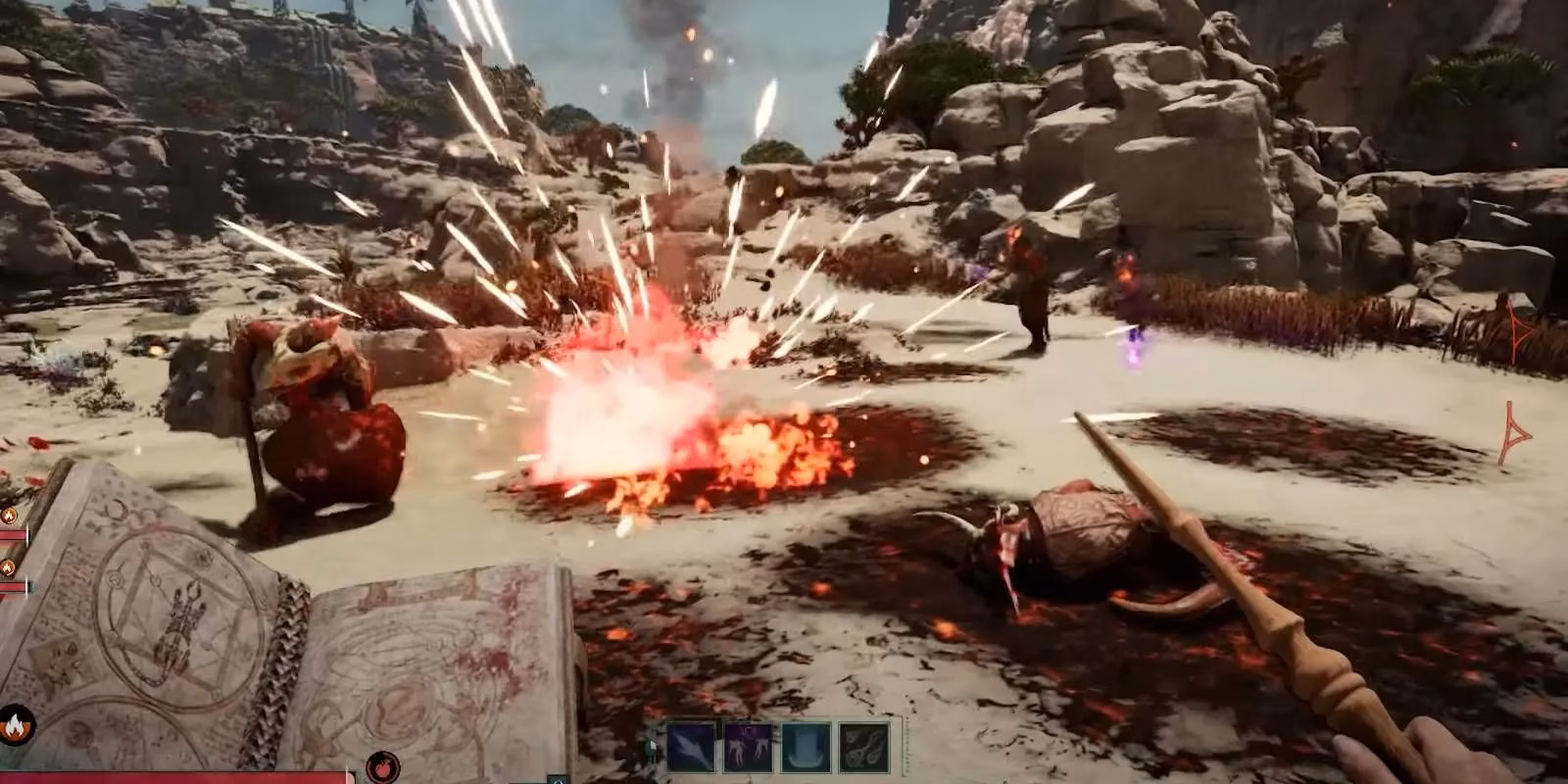Choose the top hat spell slot
This screenshot has height=784, width=1568.
point(807,747)
